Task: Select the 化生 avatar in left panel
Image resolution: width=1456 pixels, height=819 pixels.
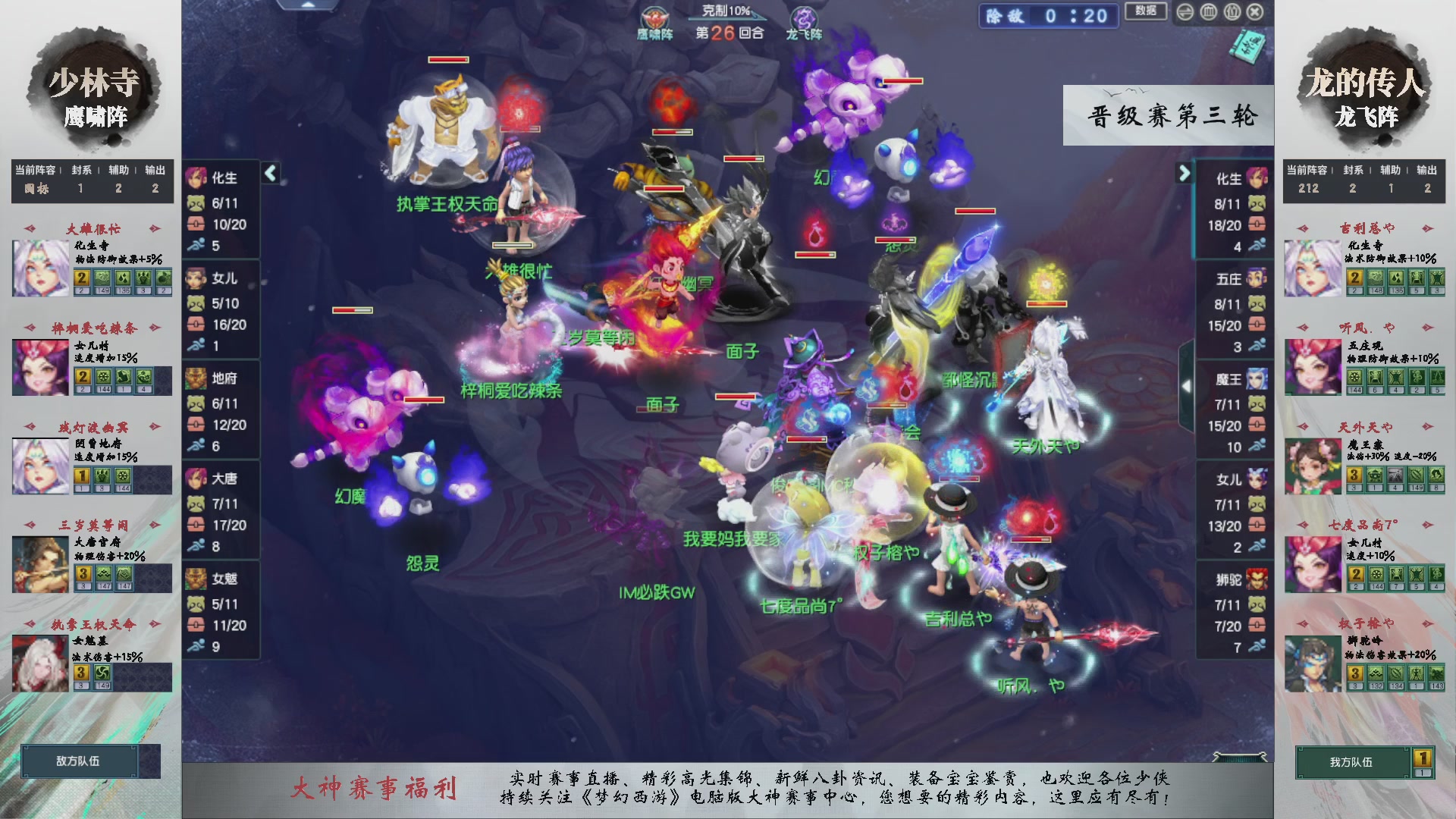Action: (x=196, y=178)
